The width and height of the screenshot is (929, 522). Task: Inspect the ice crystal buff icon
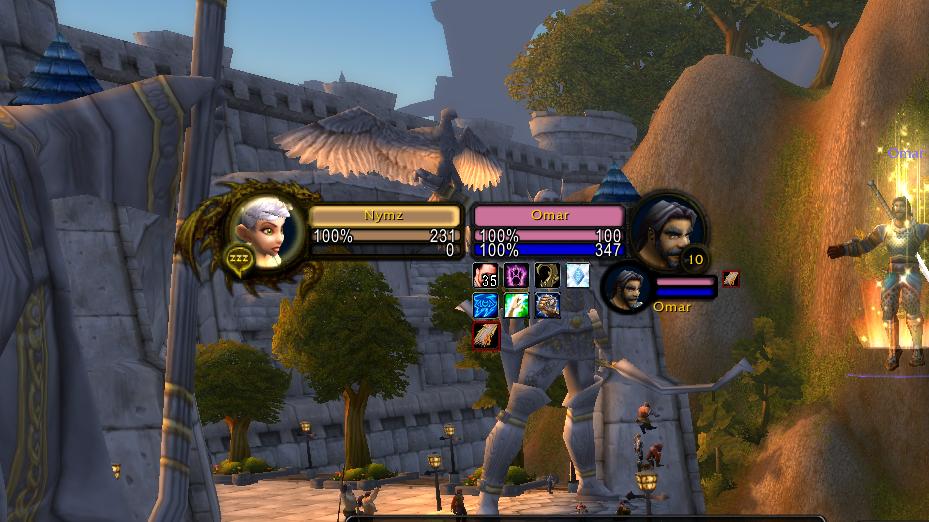click(x=578, y=275)
